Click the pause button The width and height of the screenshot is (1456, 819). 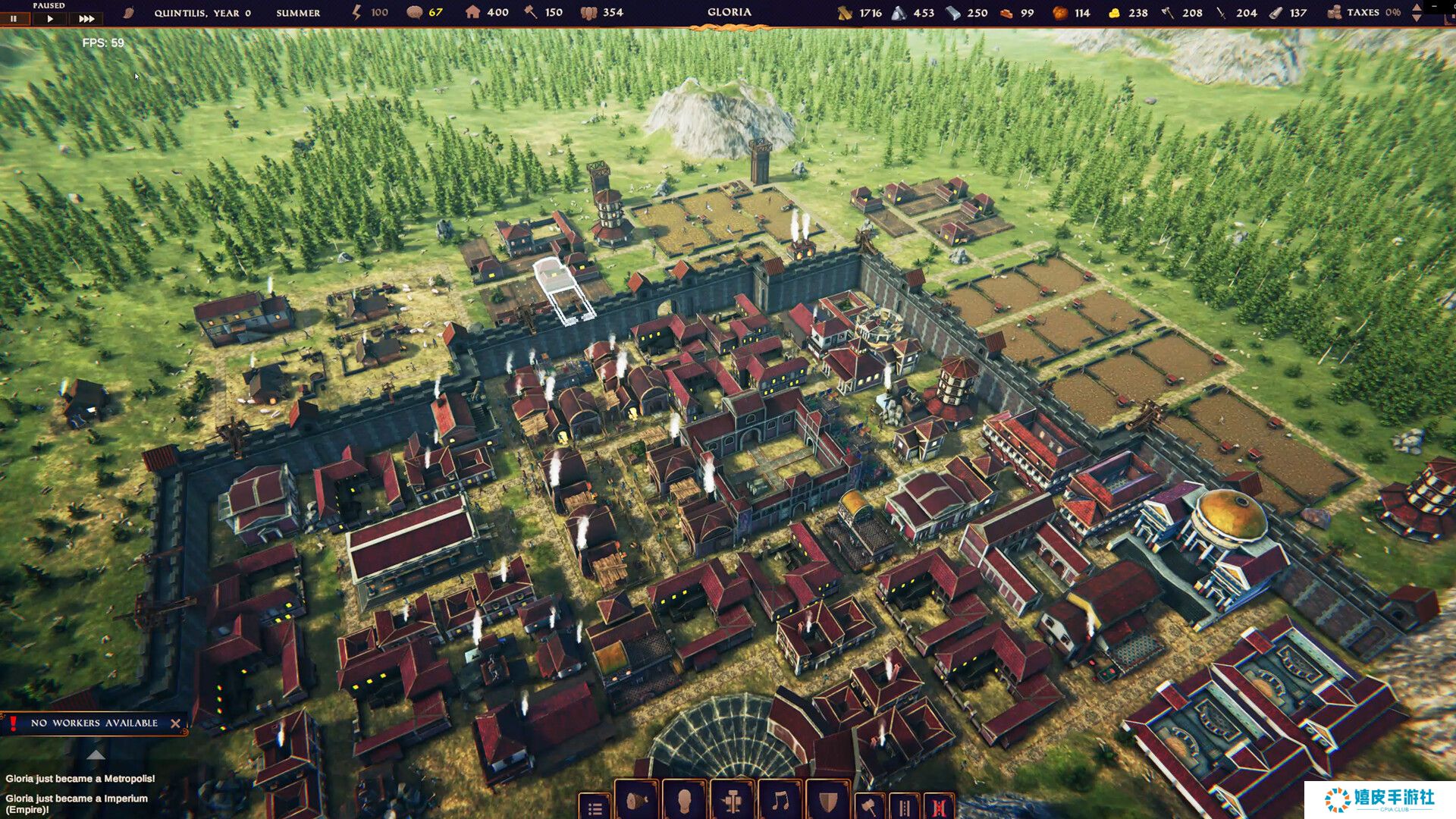(14, 18)
